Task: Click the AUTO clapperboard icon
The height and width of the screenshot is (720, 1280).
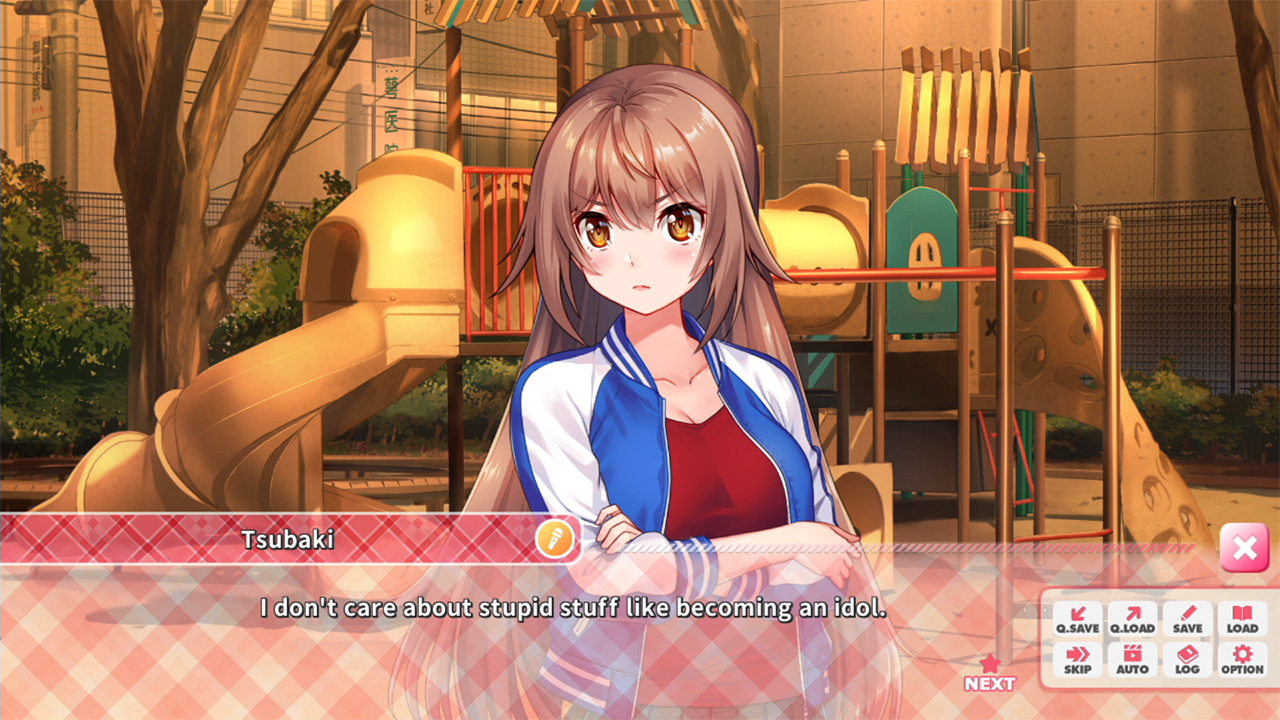Action: 1131,659
